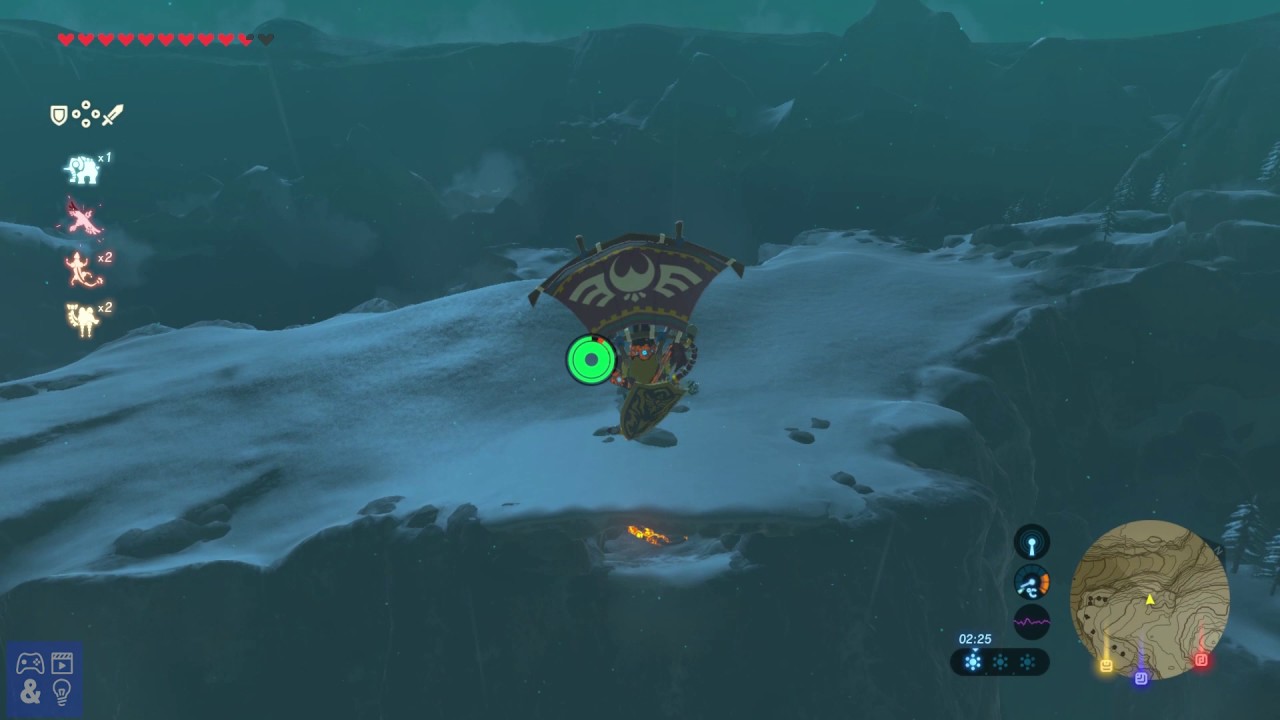1280x720 pixels.
Task: Expand the purple beacon pin on the minimap
Action: (1140, 678)
